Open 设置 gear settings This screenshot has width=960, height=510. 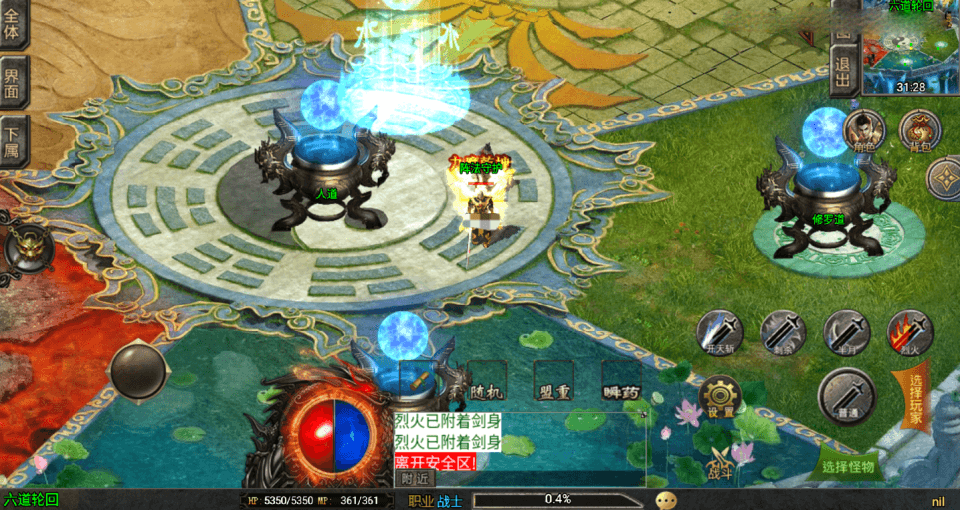click(720, 397)
